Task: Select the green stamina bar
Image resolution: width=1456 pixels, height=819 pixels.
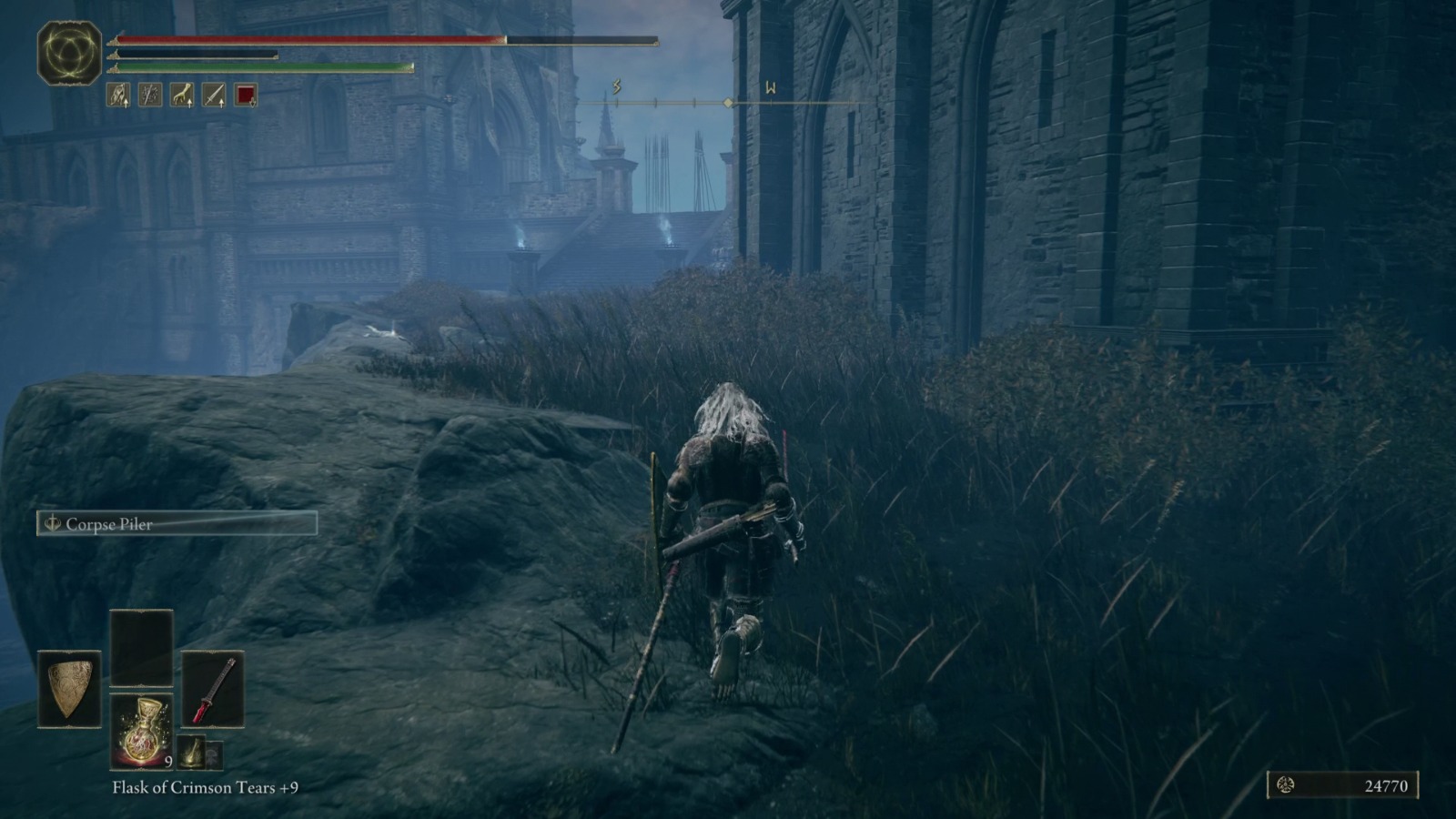Action: point(259,66)
